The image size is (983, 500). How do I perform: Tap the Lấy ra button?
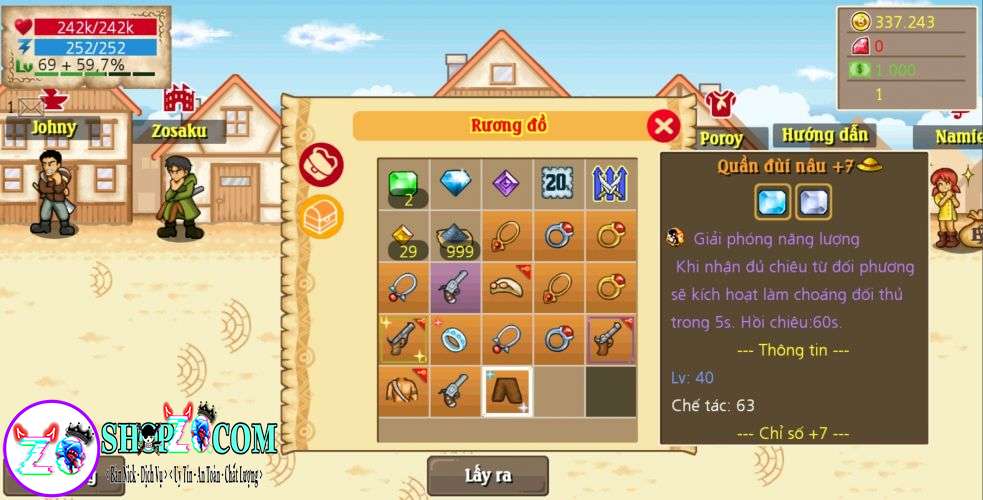click(488, 476)
